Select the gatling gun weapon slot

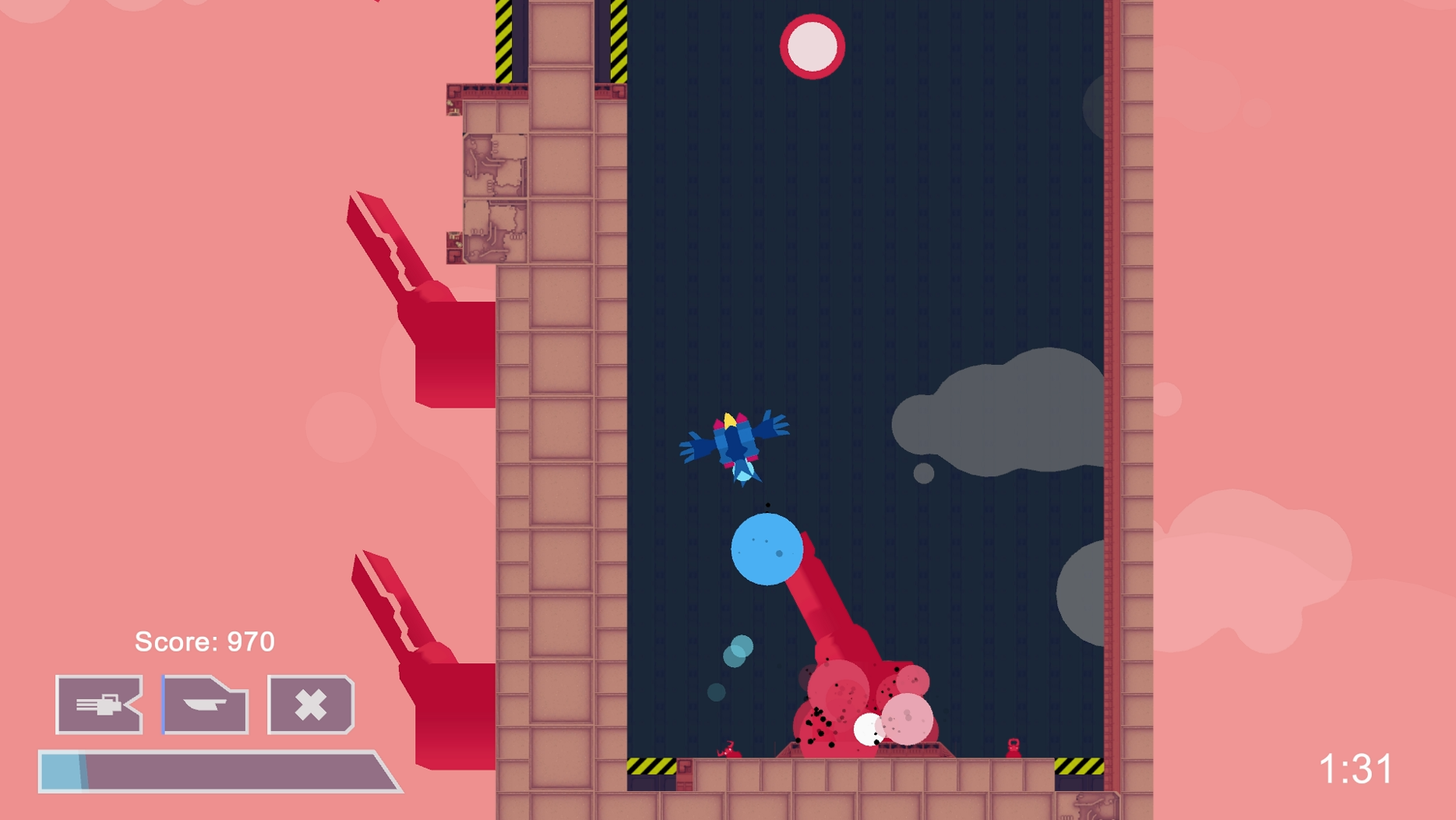(99, 705)
